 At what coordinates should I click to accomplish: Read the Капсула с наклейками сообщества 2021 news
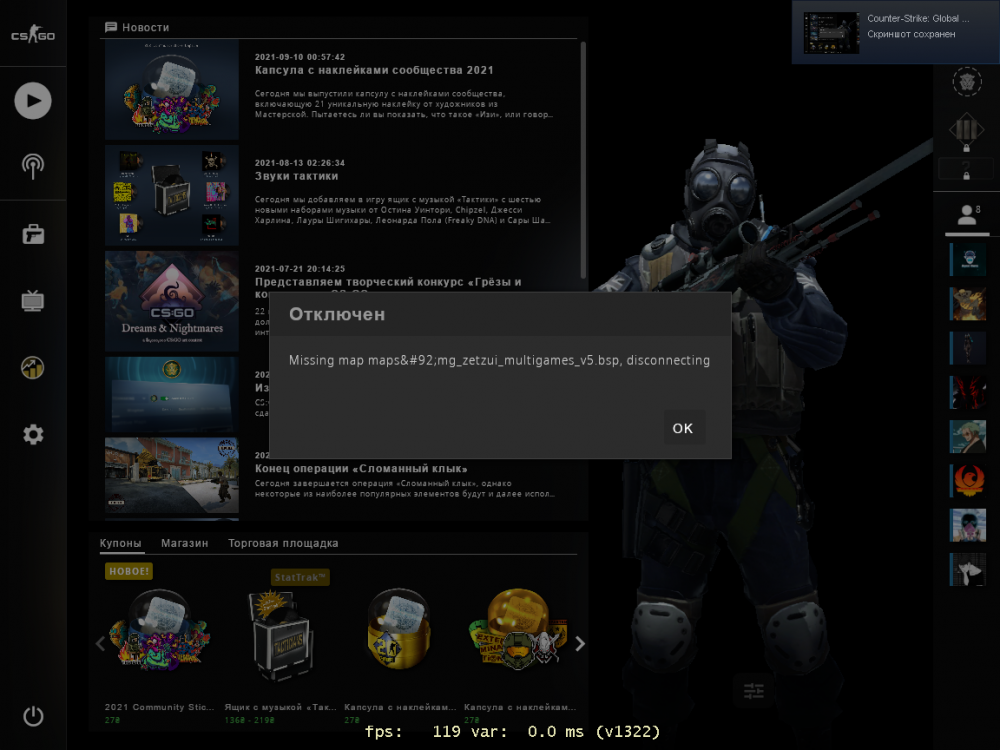(374, 71)
